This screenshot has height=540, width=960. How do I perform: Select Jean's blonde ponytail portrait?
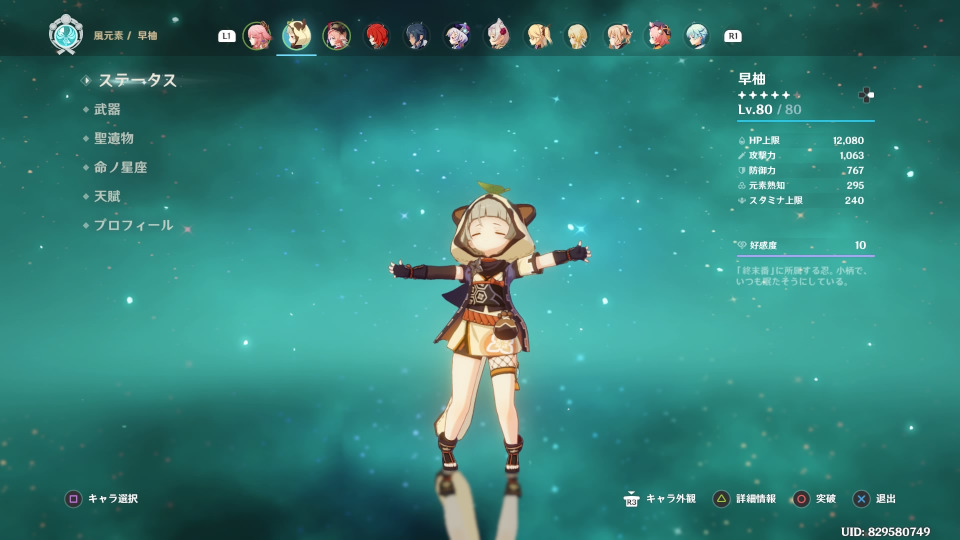[538, 36]
